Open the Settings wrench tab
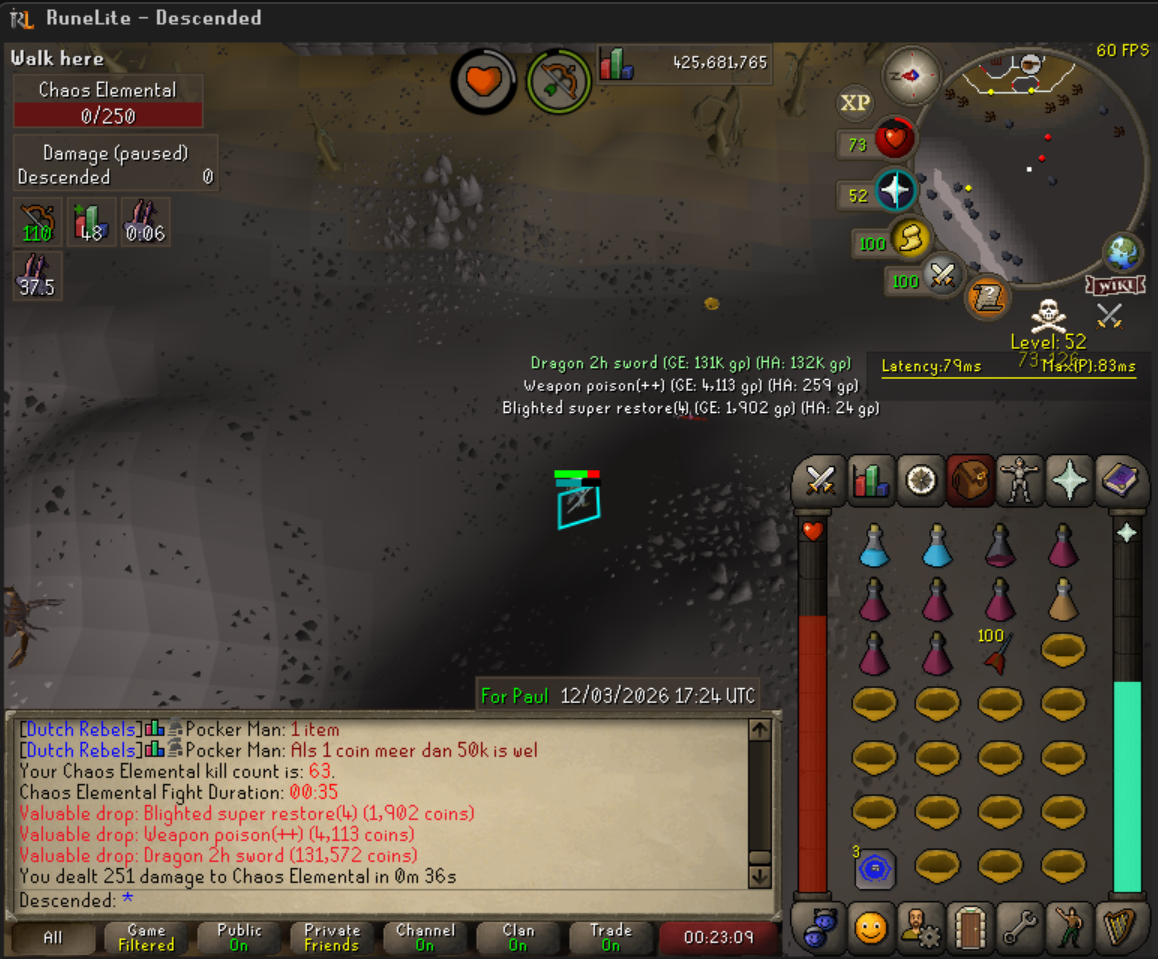1158x959 pixels. pos(1019,929)
